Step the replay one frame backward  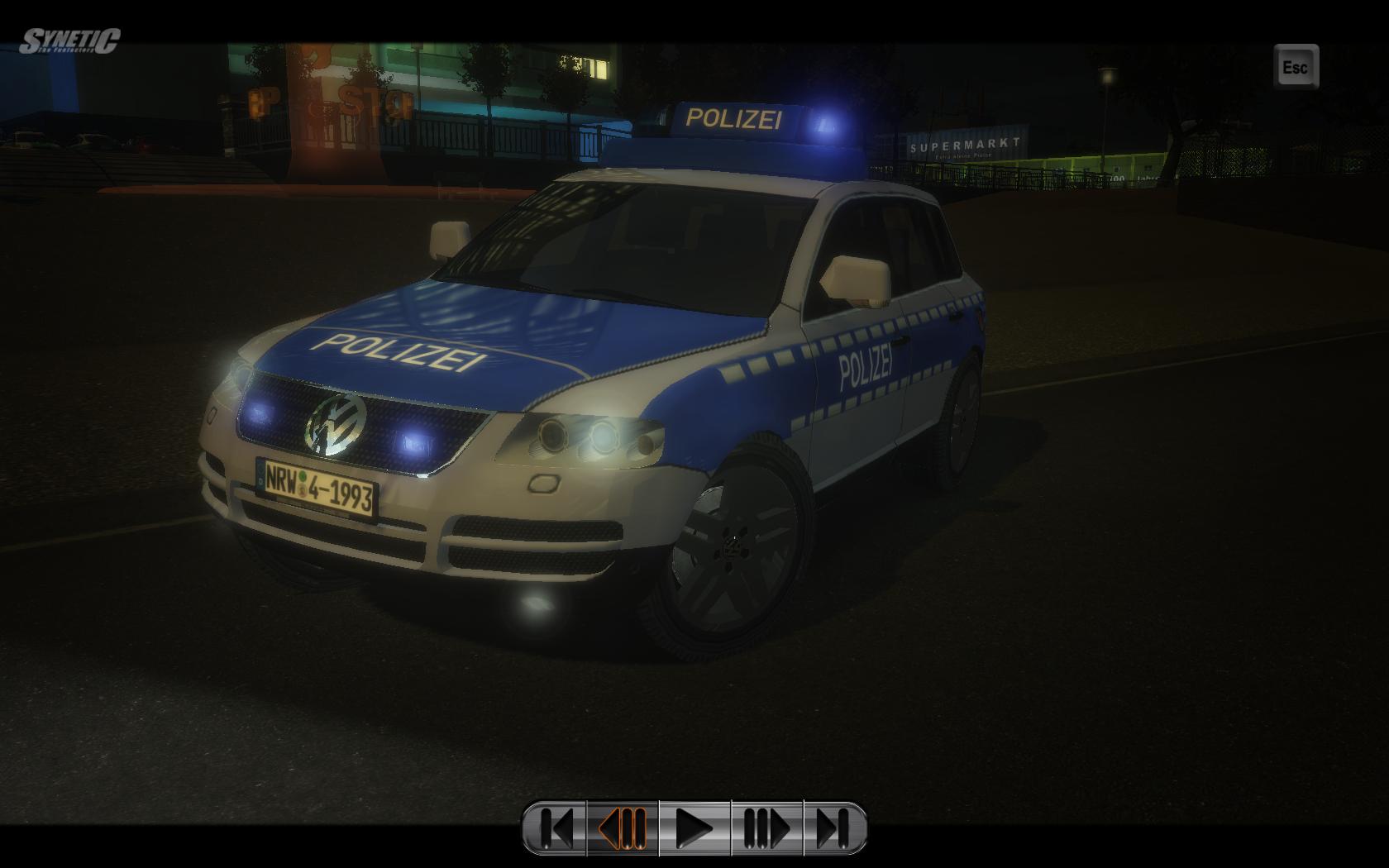click(623, 827)
